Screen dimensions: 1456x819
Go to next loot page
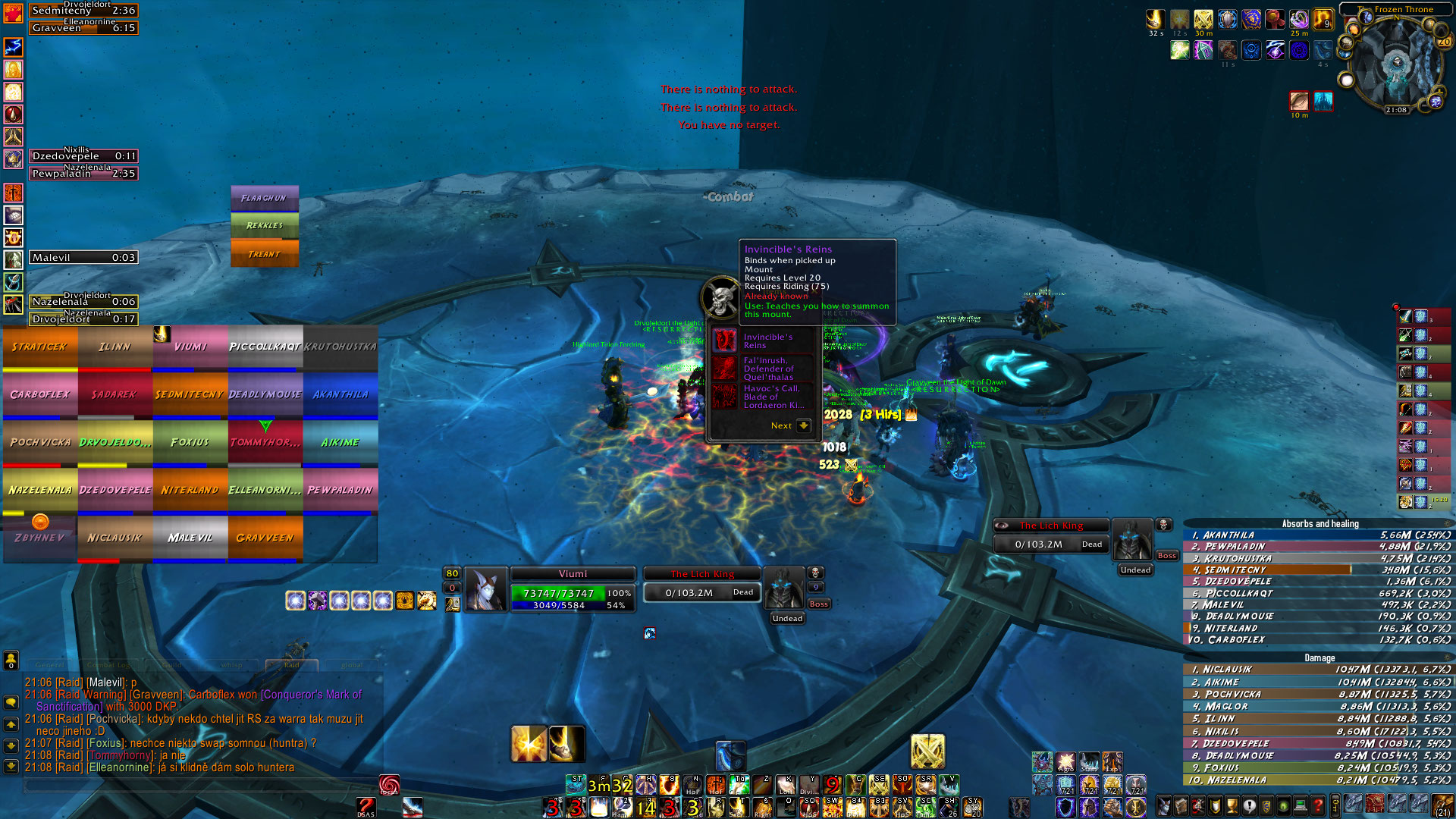(803, 425)
